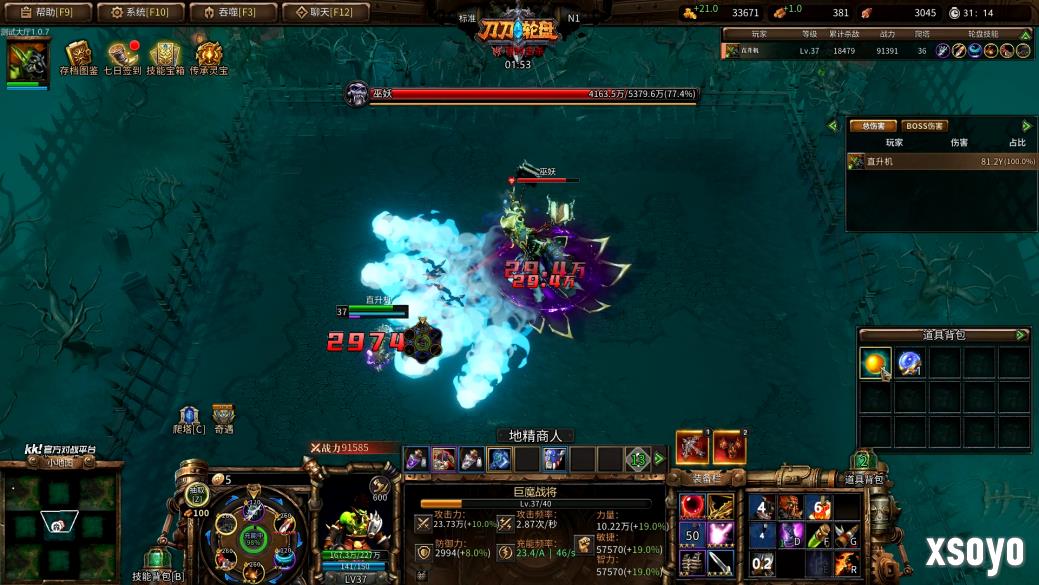This screenshot has width=1039, height=585.
Task: Open the 技能宝箱 skill chest
Action: (x=166, y=56)
